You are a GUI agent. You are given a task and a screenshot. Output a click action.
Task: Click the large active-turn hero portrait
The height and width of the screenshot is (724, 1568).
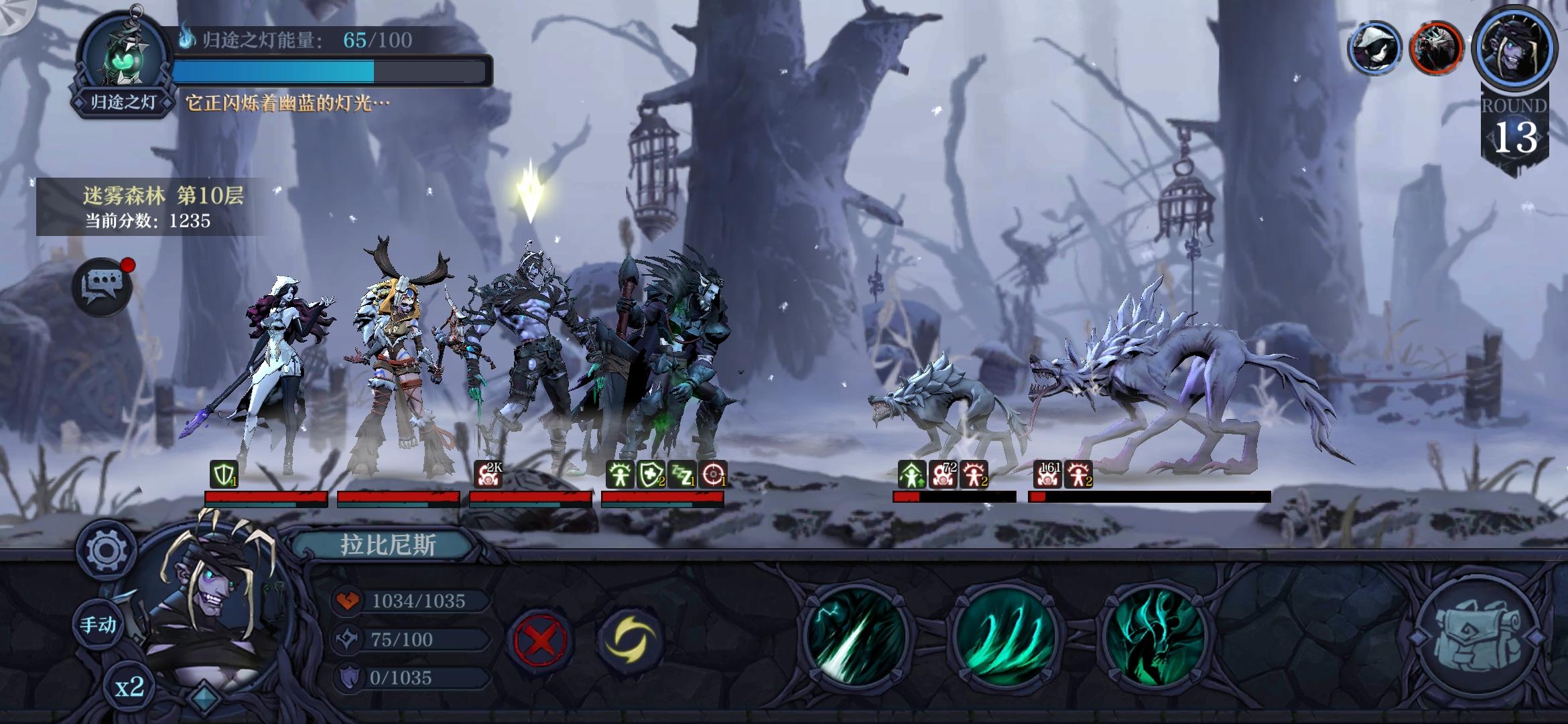click(1516, 47)
